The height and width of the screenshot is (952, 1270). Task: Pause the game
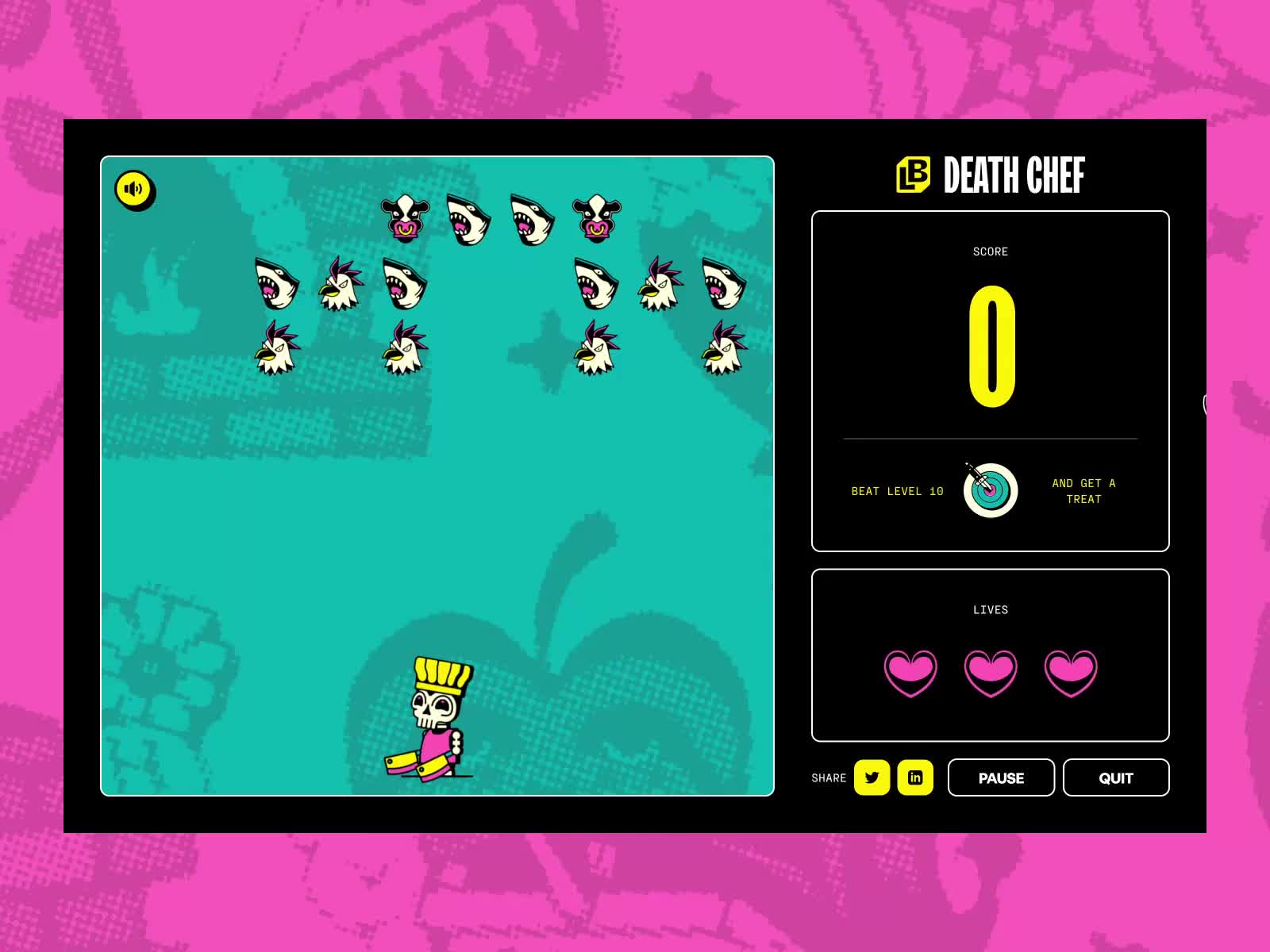1000,777
